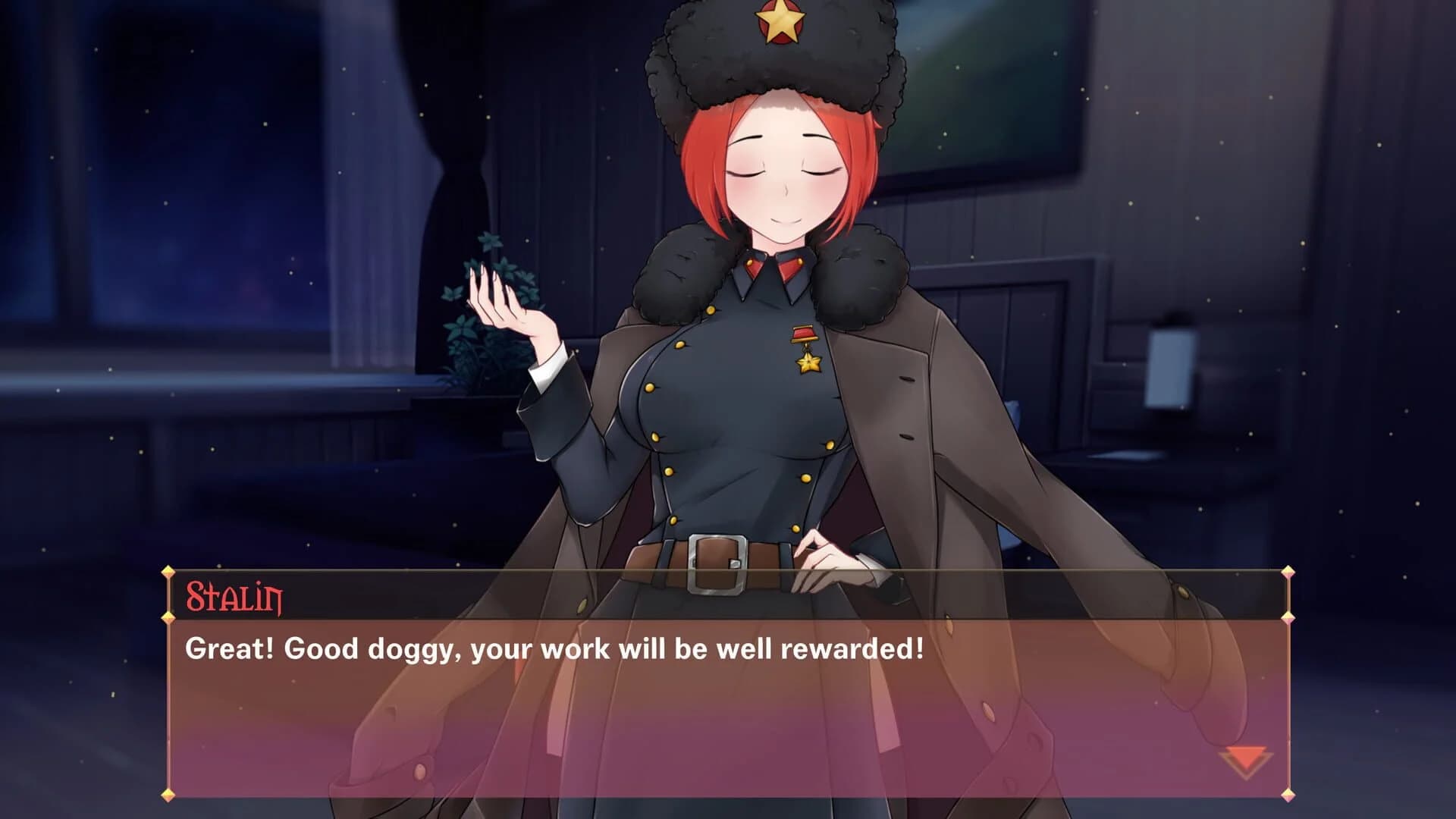
Task: Click the gold ribbon bar on the medal
Action: coord(804,334)
